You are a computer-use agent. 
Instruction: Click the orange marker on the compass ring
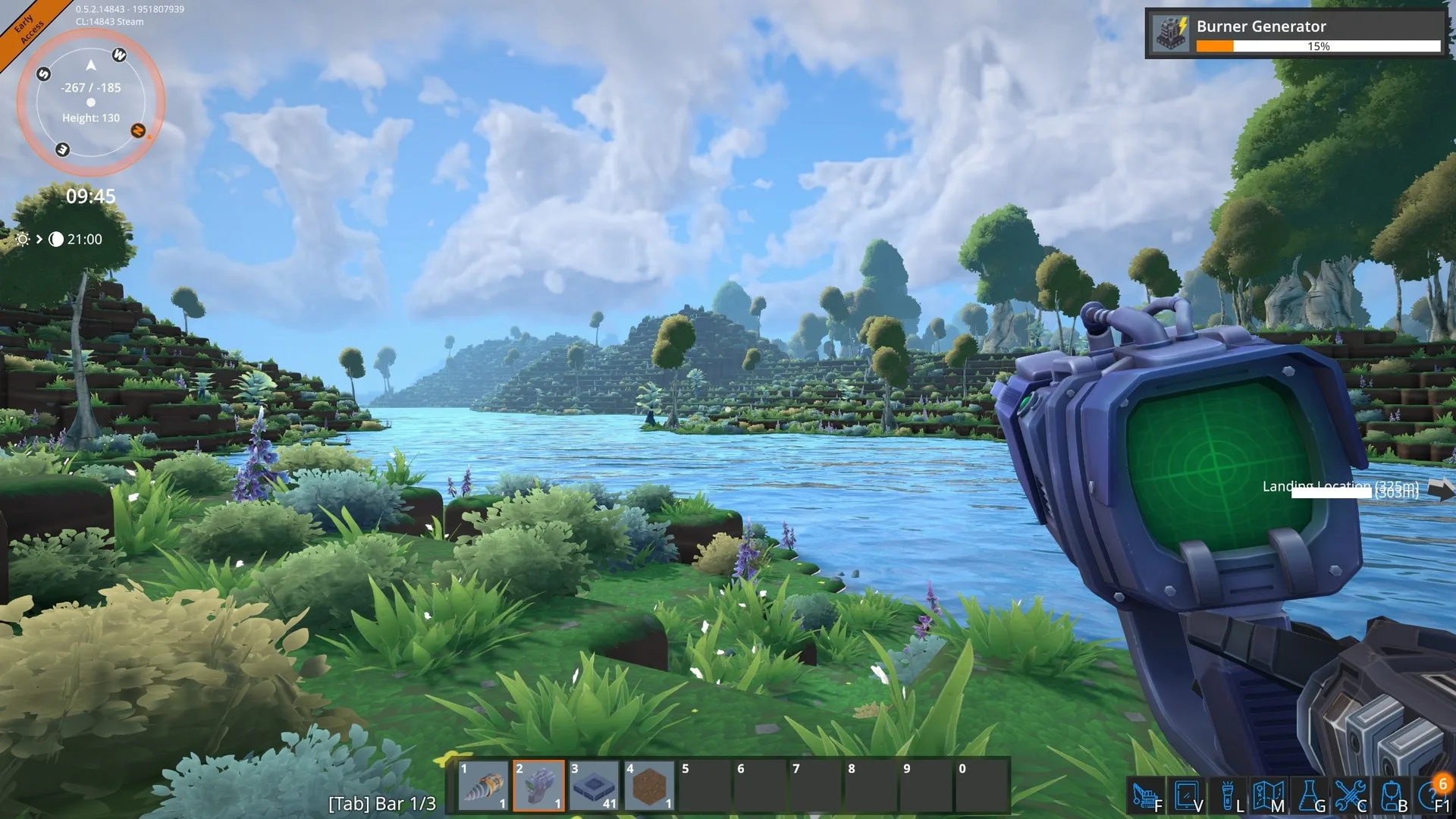[137, 130]
